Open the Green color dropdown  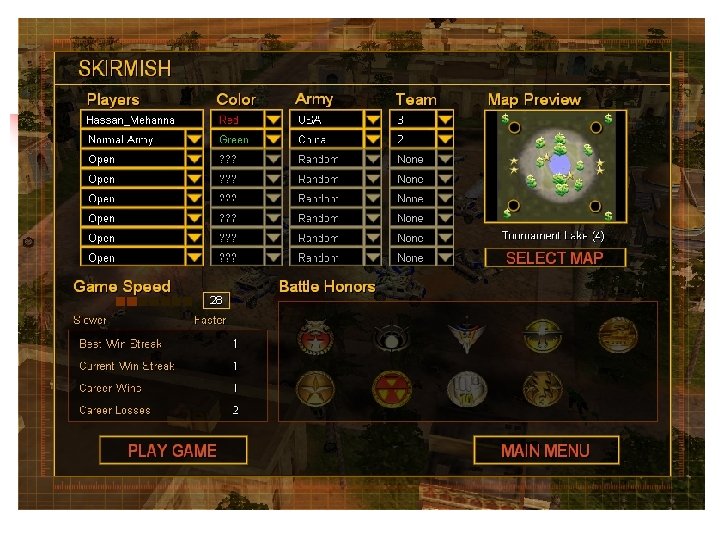click(273, 140)
